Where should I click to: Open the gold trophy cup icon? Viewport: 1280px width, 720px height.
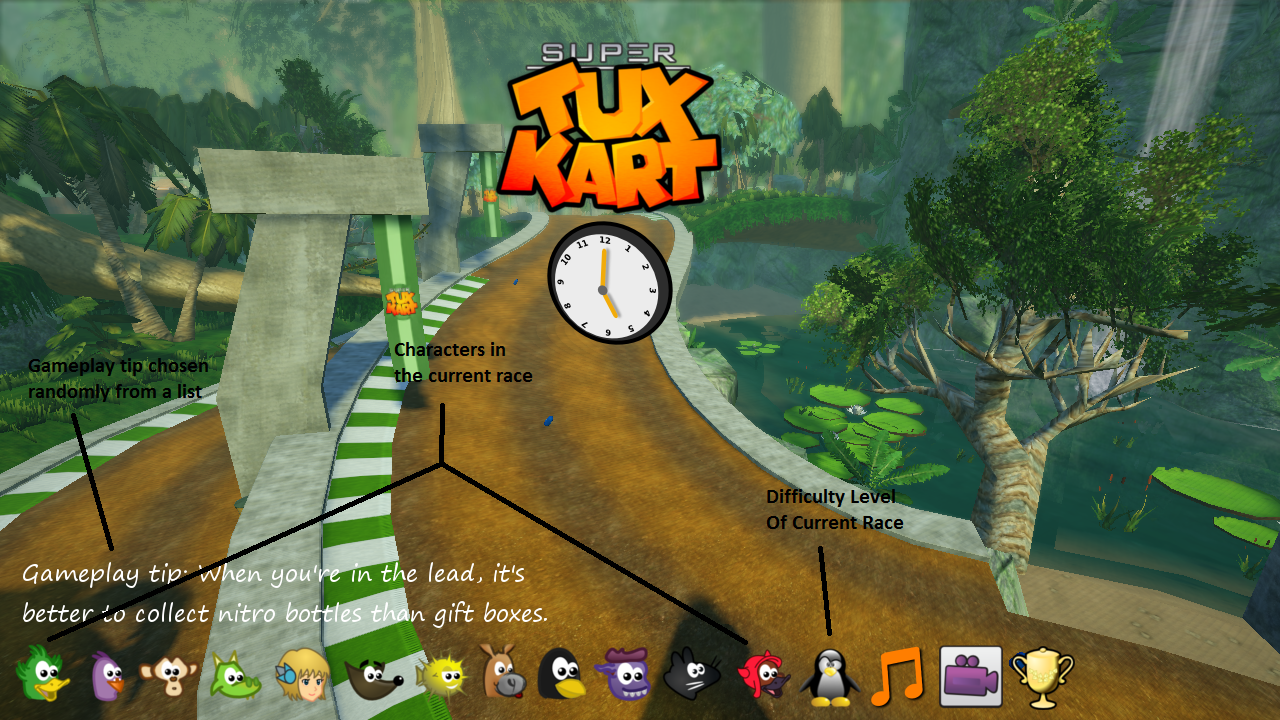click(1041, 677)
